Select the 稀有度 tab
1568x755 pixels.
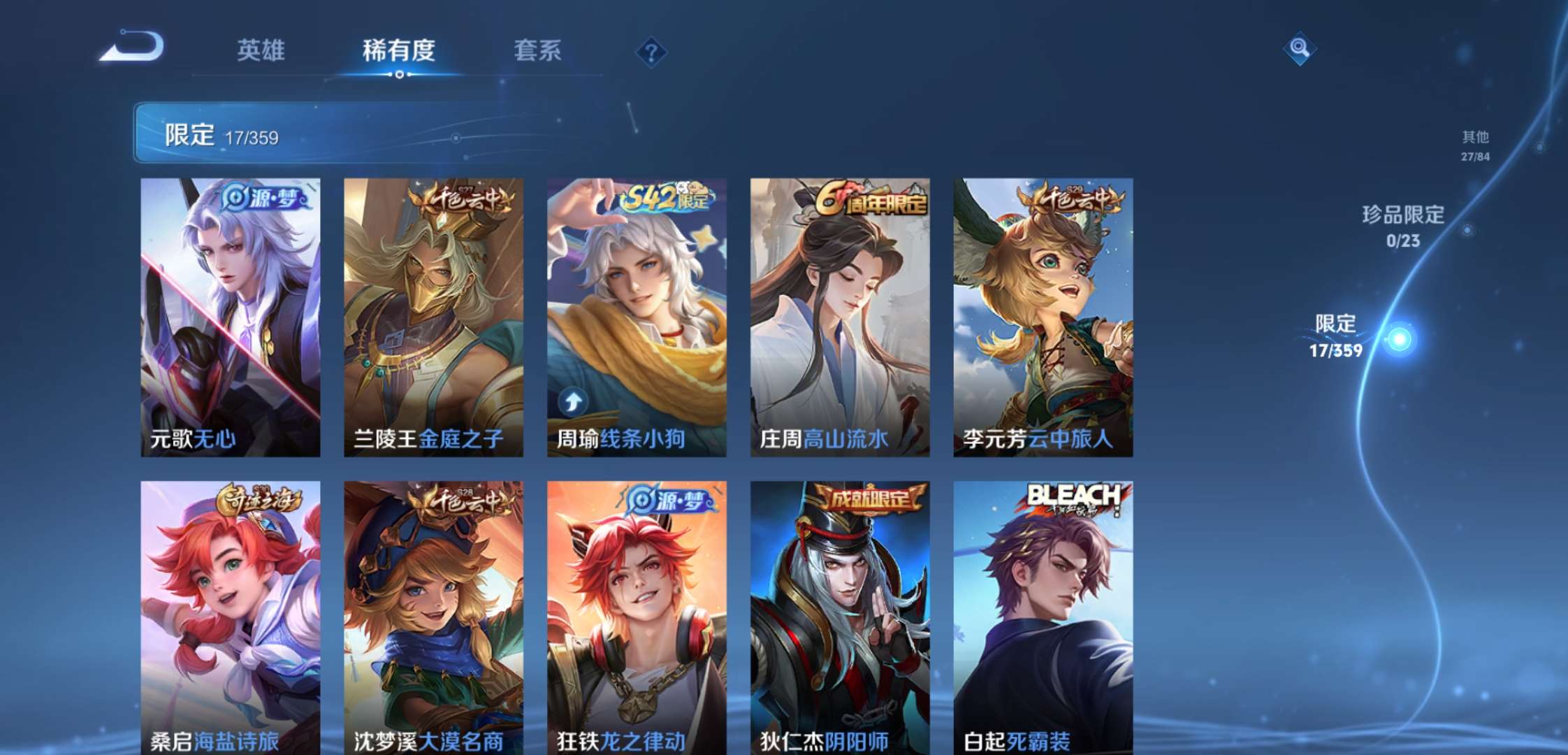[398, 50]
